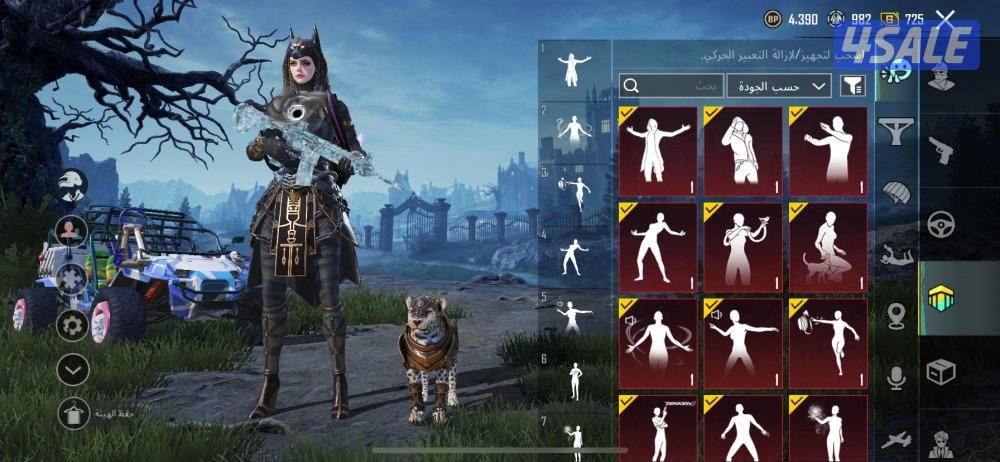Select the location pin tab
Image resolution: width=1000 pixels, height=462 pixels.
pos(896,317)
